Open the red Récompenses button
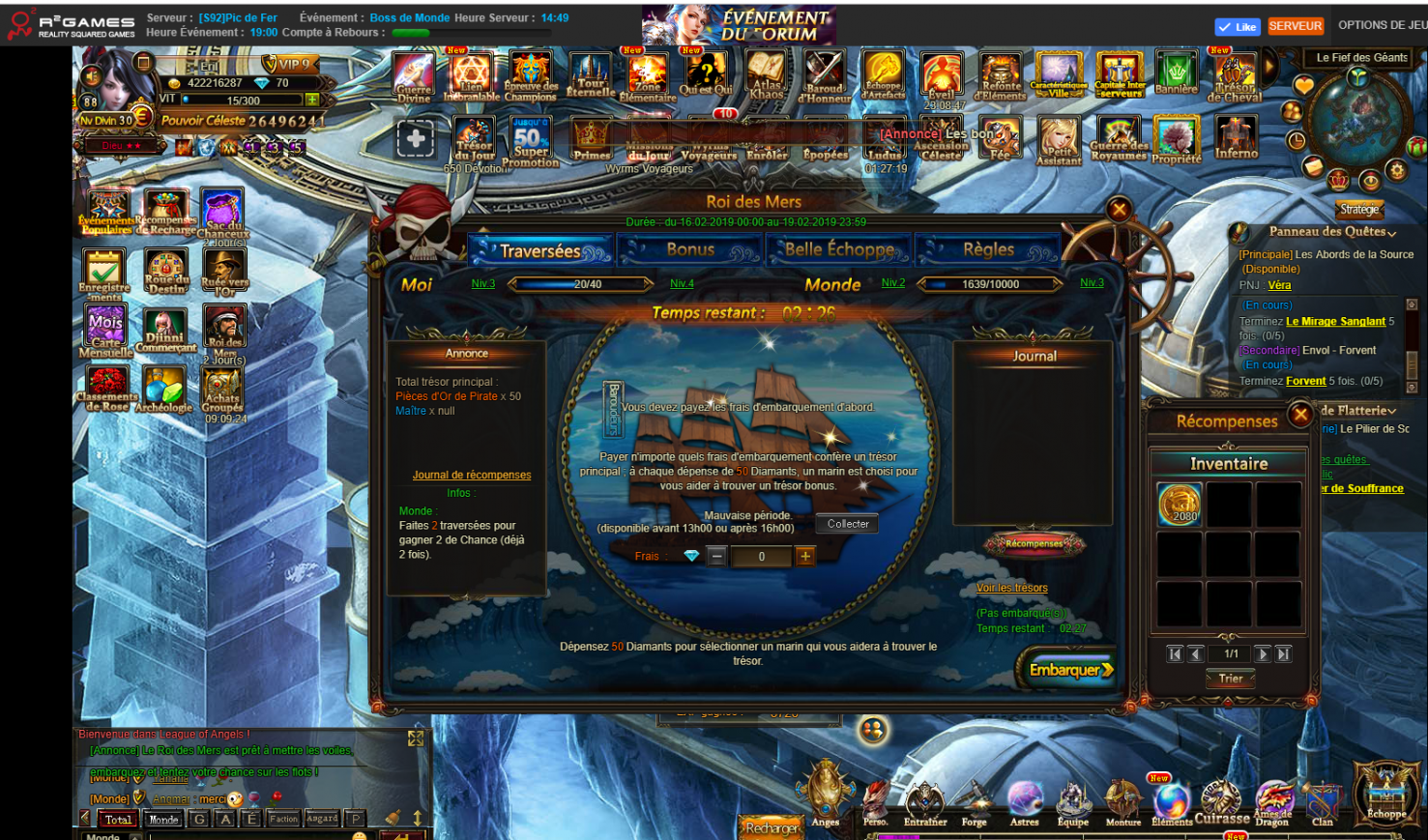Viewport: 1428px width, 840px height. (1034, 544)
